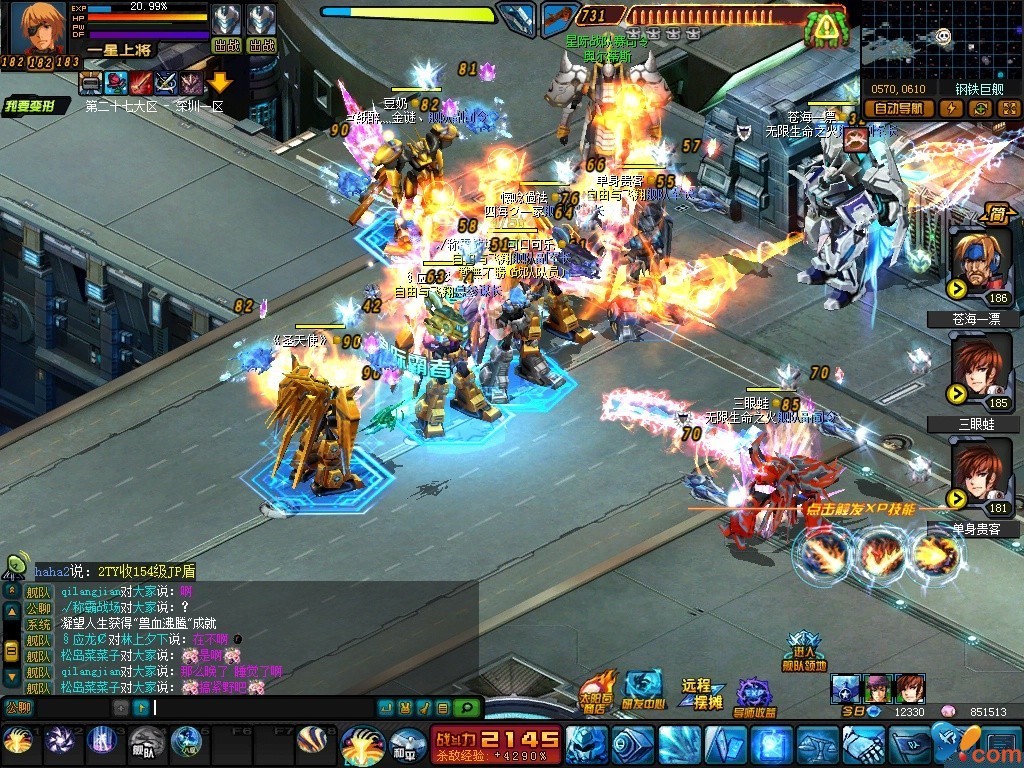Image resolution: width=1024 pixels, height=768 pixels.
Task: Click the 我要变形 transform button
Action: tap(28, 106)
